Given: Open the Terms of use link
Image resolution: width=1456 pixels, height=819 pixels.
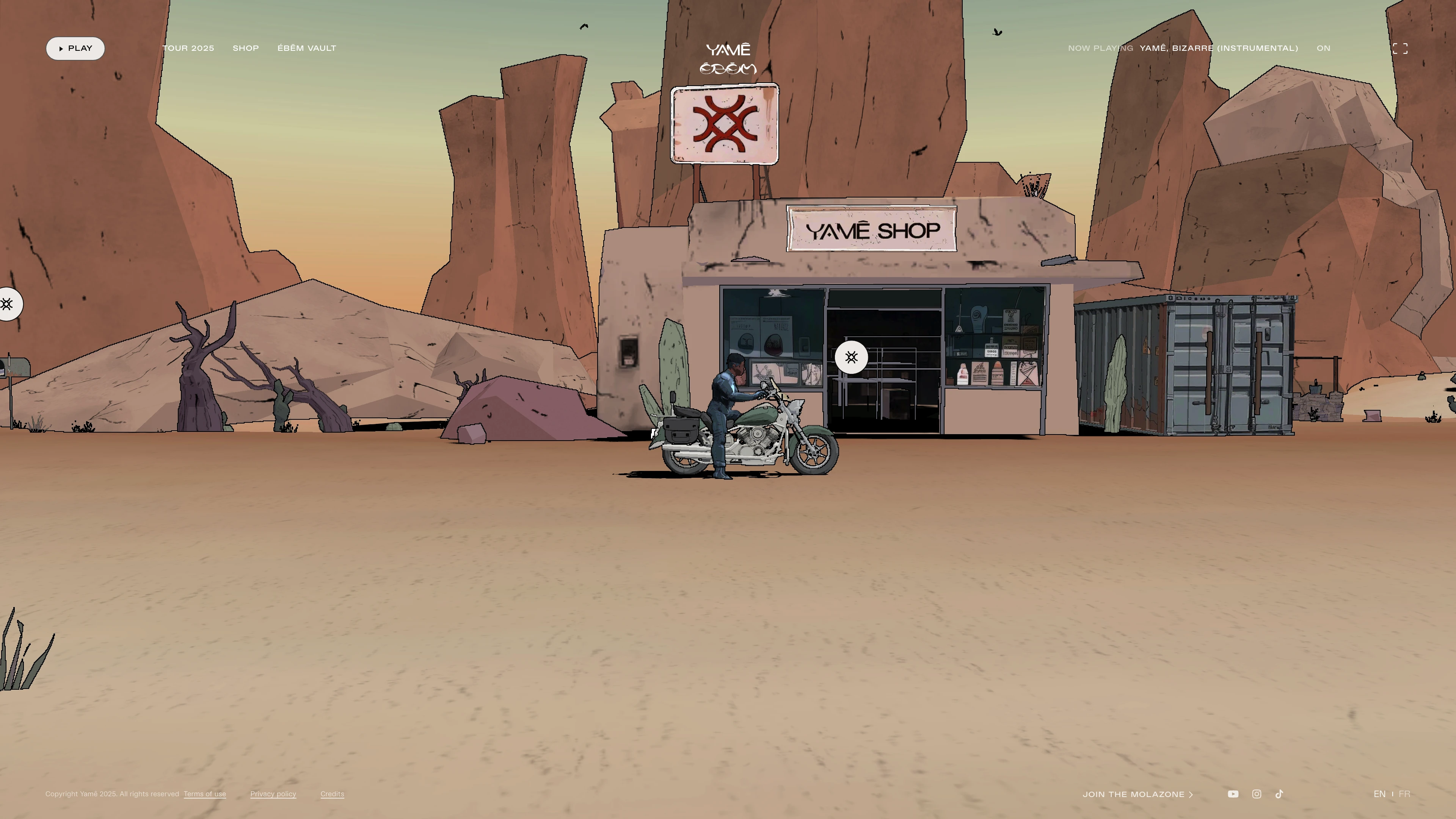Looking at the screenshot, I should click(205, 794).
